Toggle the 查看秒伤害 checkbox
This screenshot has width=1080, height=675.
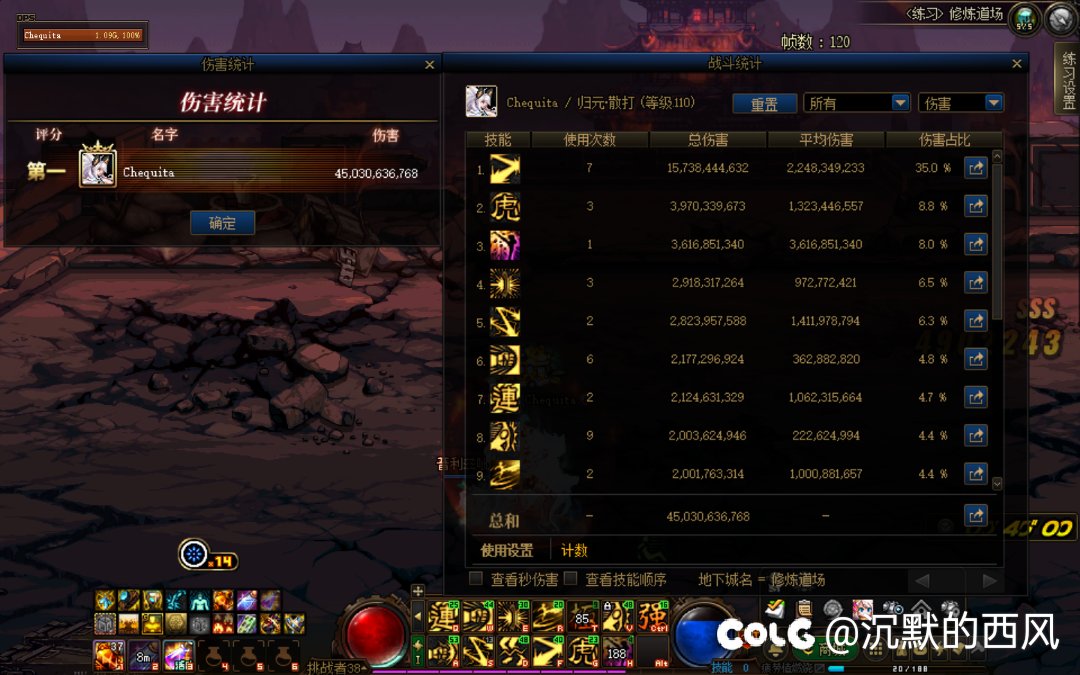point(477,579)
